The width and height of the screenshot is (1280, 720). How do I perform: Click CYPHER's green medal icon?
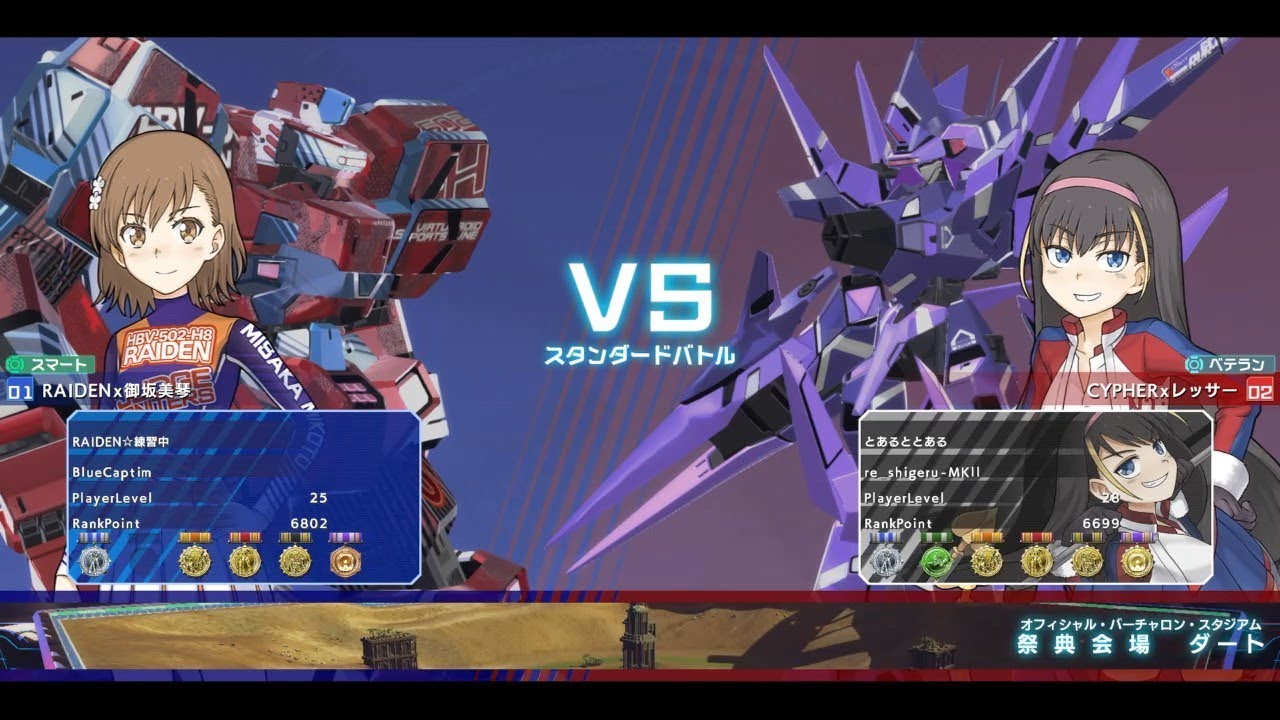[936, 560]
